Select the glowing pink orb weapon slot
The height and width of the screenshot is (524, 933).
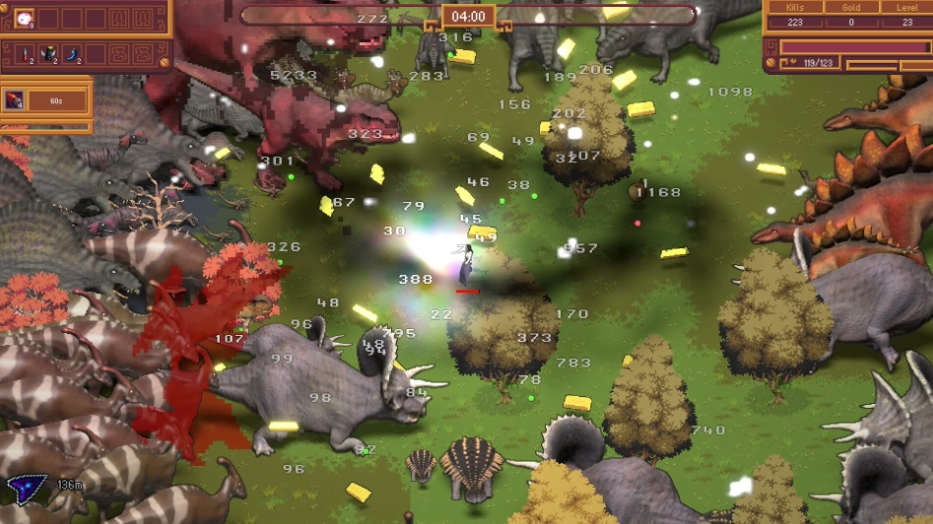pos(23,18)
